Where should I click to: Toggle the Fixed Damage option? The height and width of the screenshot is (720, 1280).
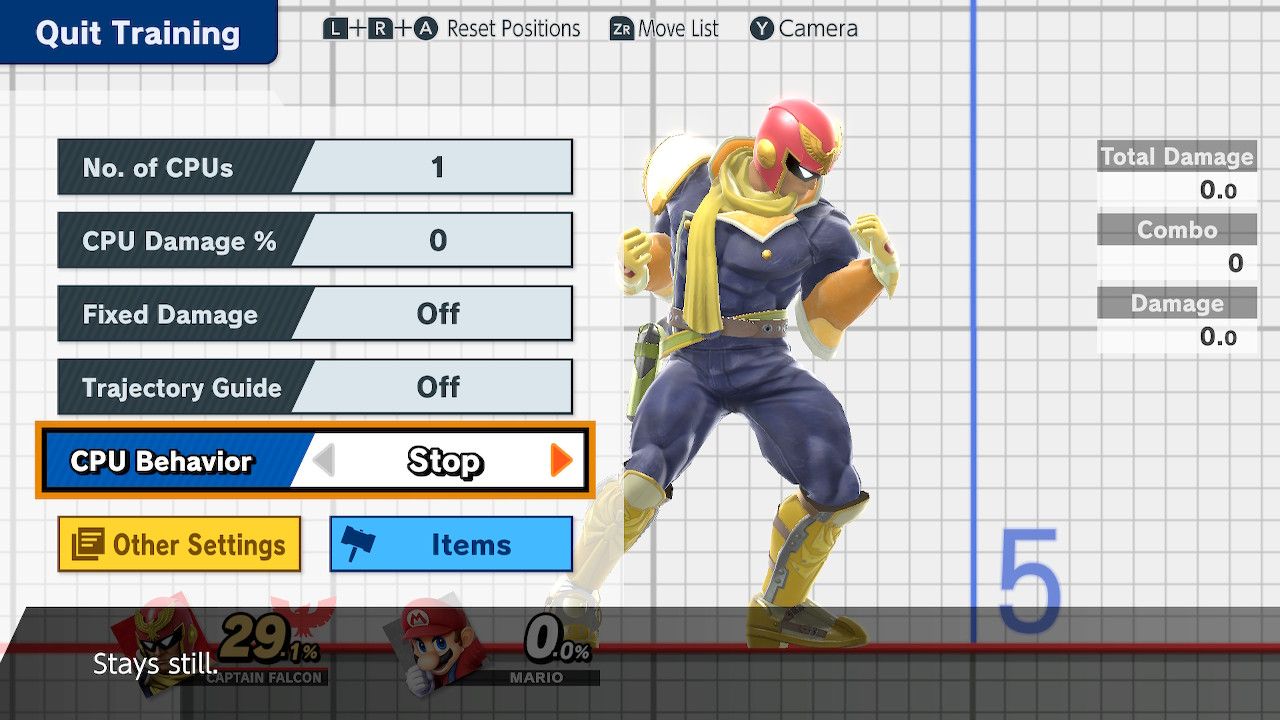coord(314,314)
